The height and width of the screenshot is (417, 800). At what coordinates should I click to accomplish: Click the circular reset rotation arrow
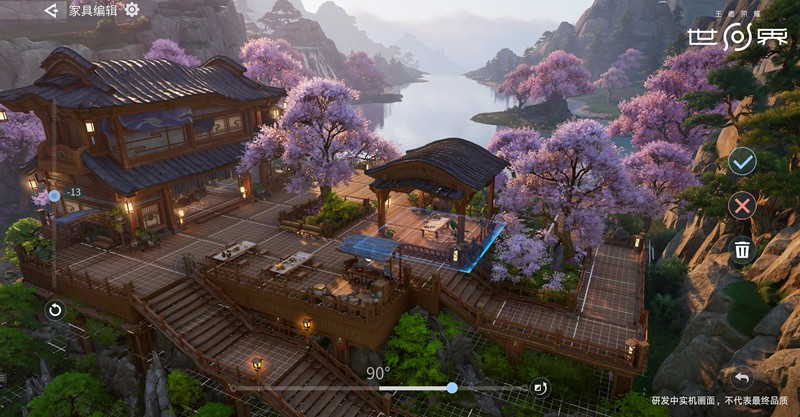click(x=54, y=310)
